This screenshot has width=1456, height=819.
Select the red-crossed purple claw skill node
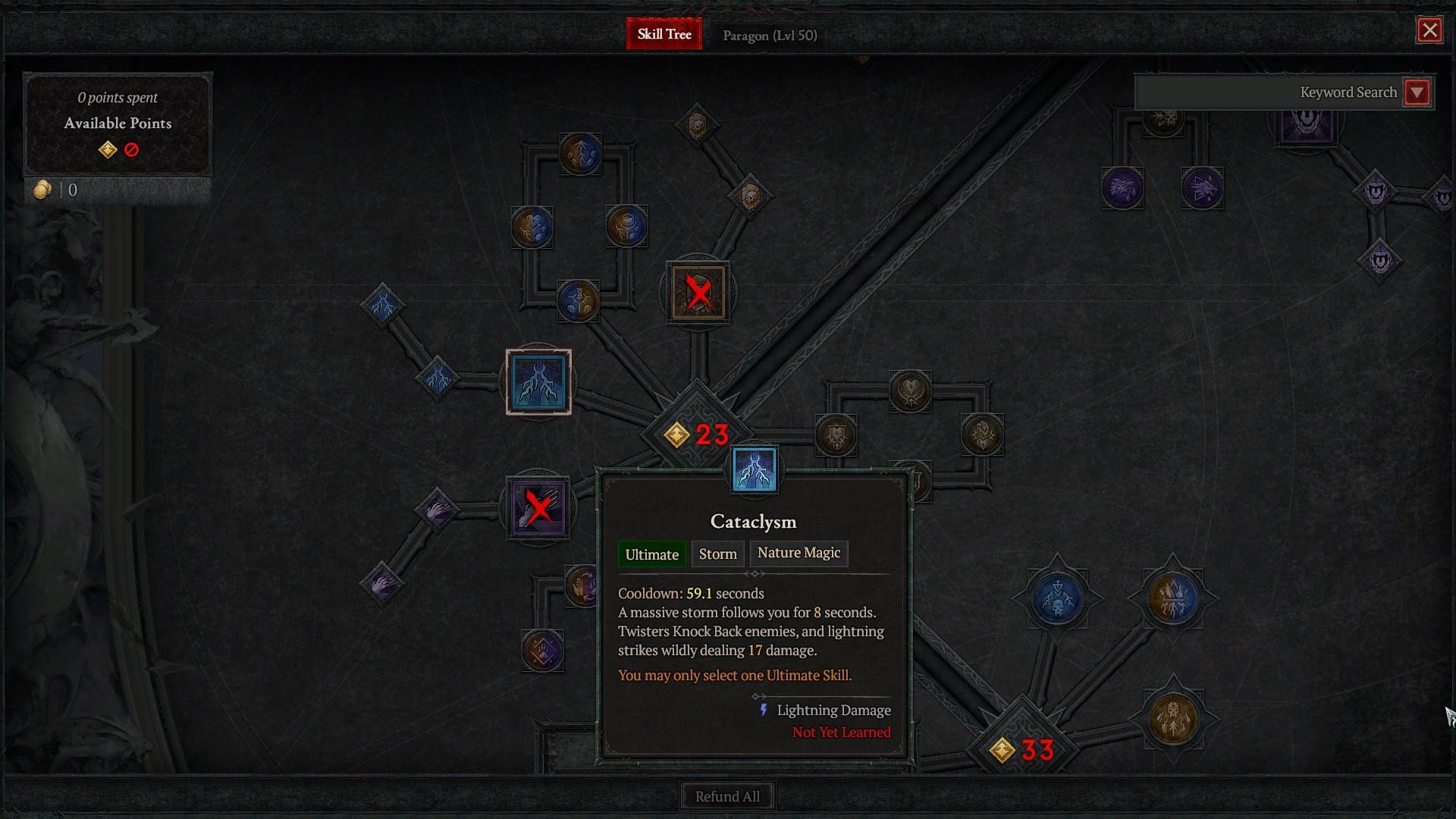tap(538, 507)
